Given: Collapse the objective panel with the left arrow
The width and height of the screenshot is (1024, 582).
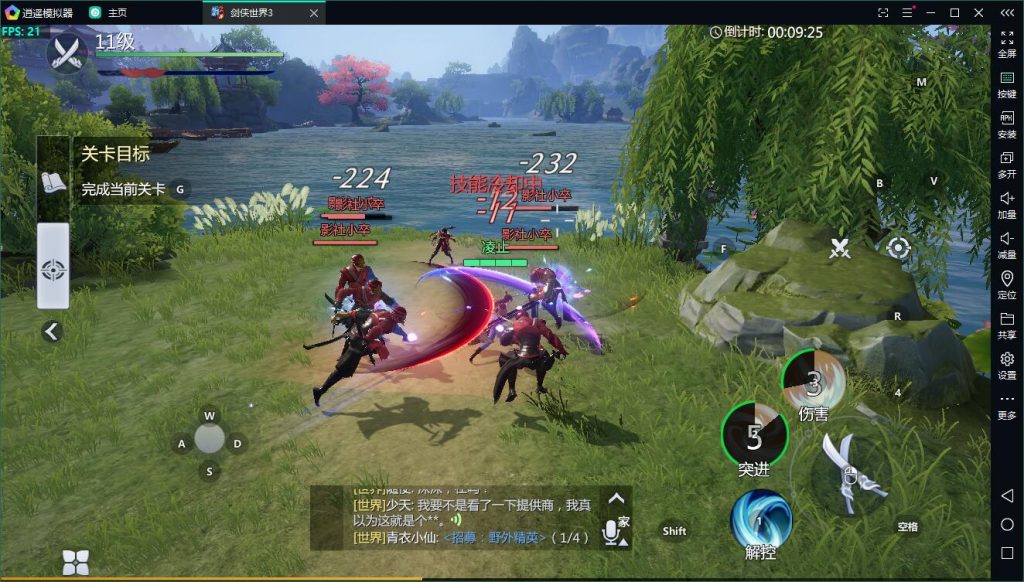Looking at the screenshot, I should coord(52,332).
